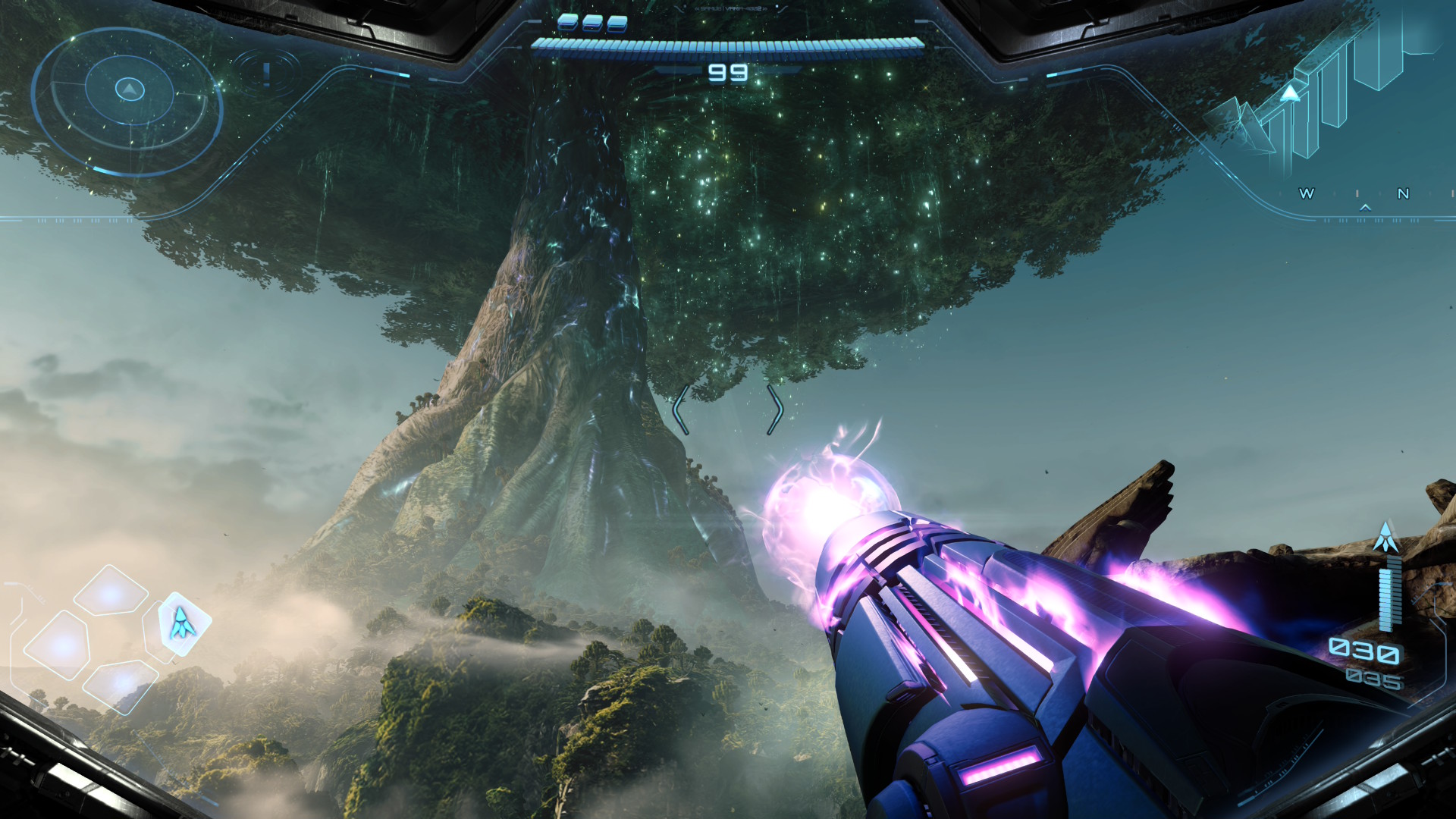Screen dimensions: 1456x819
Task: Choose the missile slot in the diamond weapon selector
Action: [181, 623]
